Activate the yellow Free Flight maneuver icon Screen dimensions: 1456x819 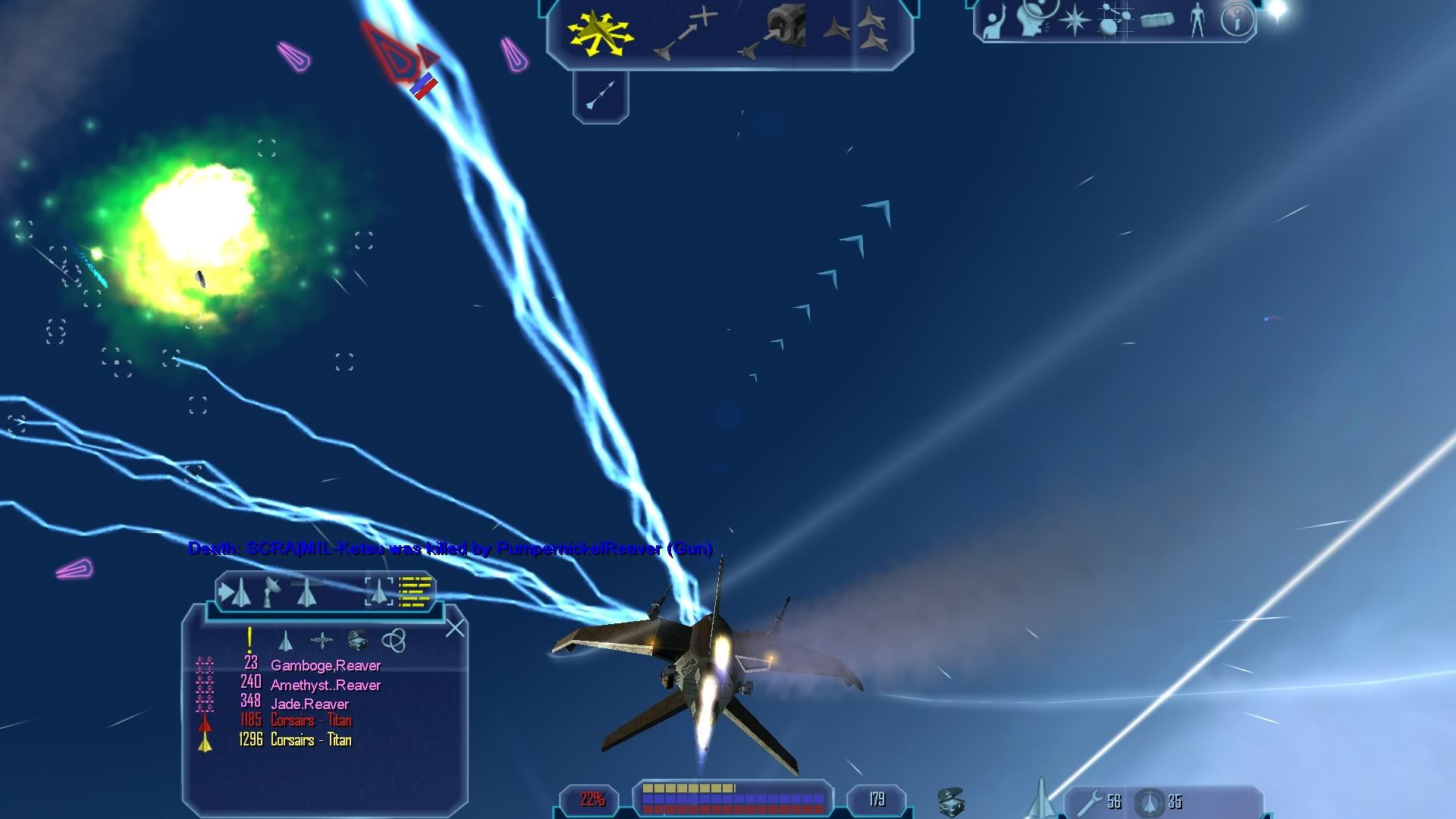pyautogui.click(x=600, y=33)
